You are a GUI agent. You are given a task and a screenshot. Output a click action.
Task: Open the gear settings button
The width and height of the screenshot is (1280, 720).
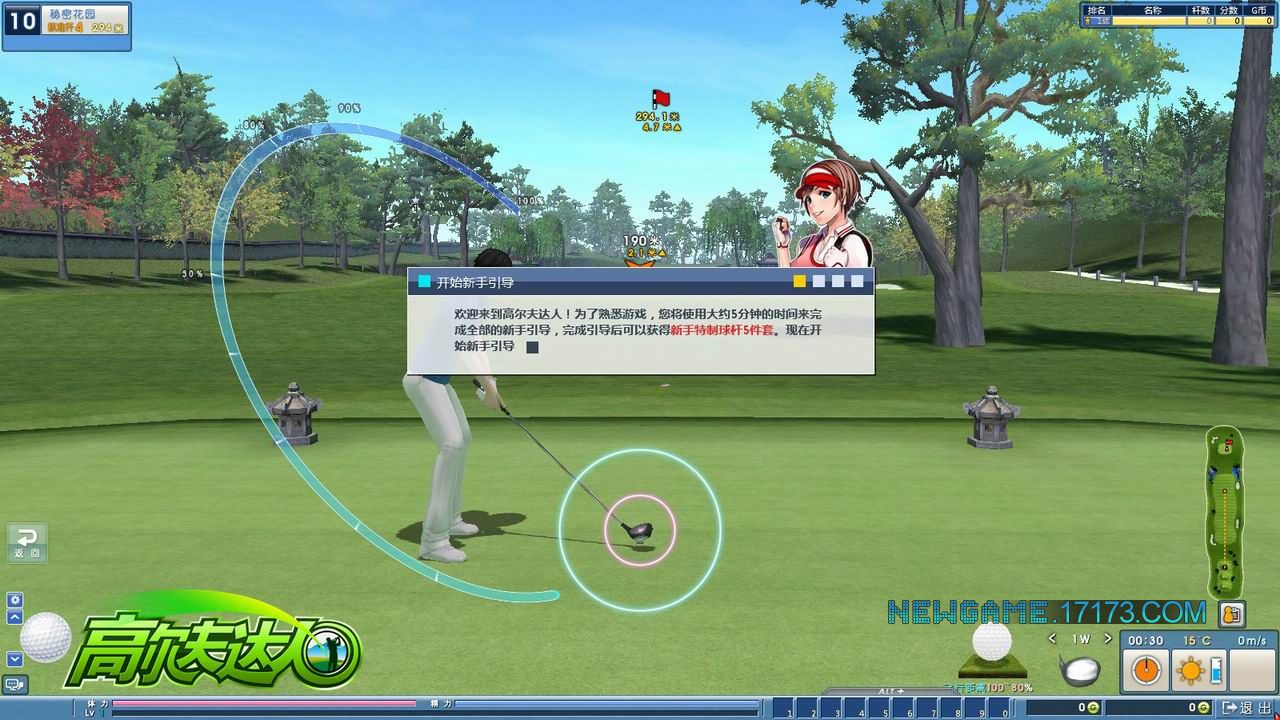(15, 600)
